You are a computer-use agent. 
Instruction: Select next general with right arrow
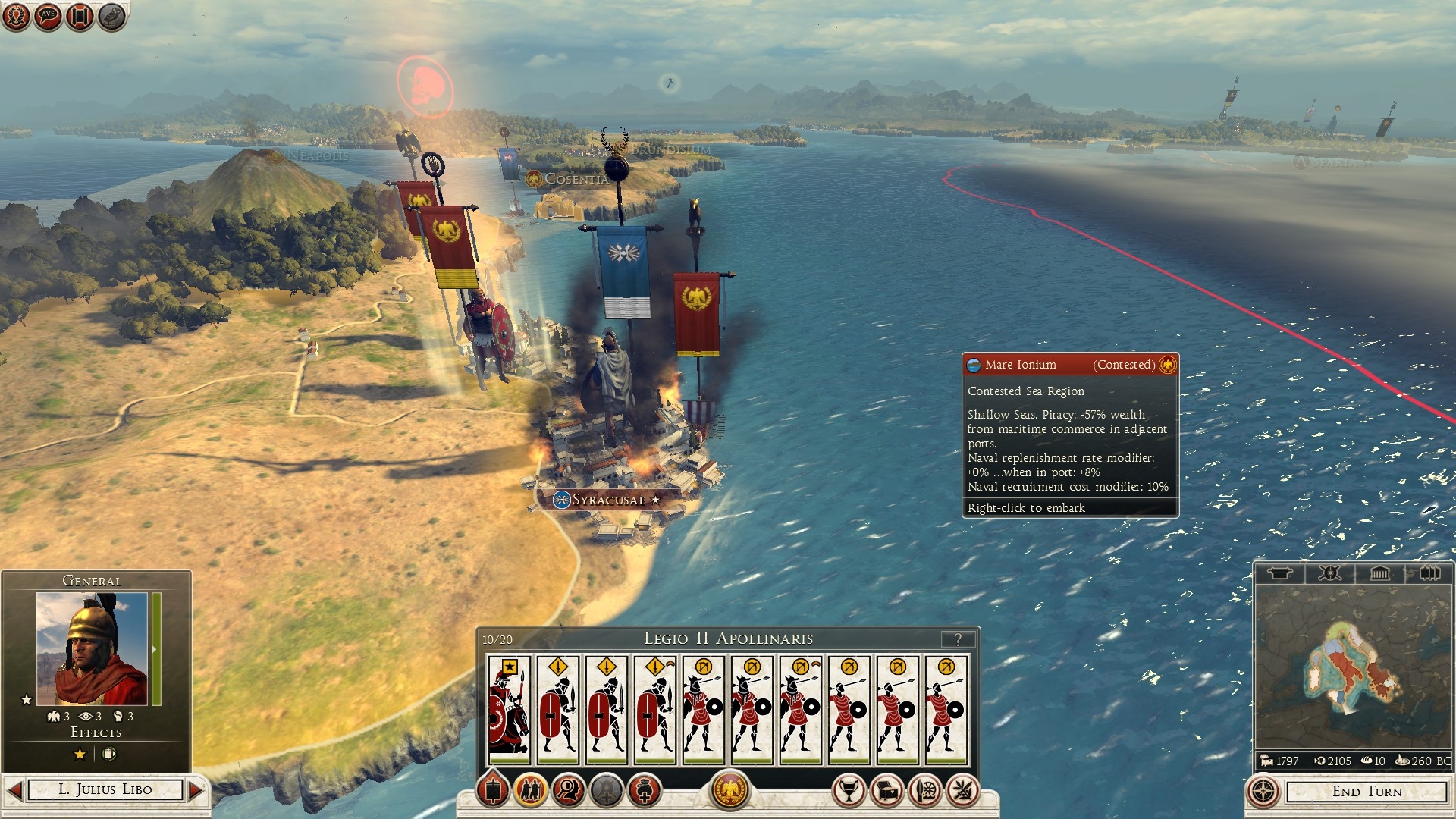pos(196,790)
